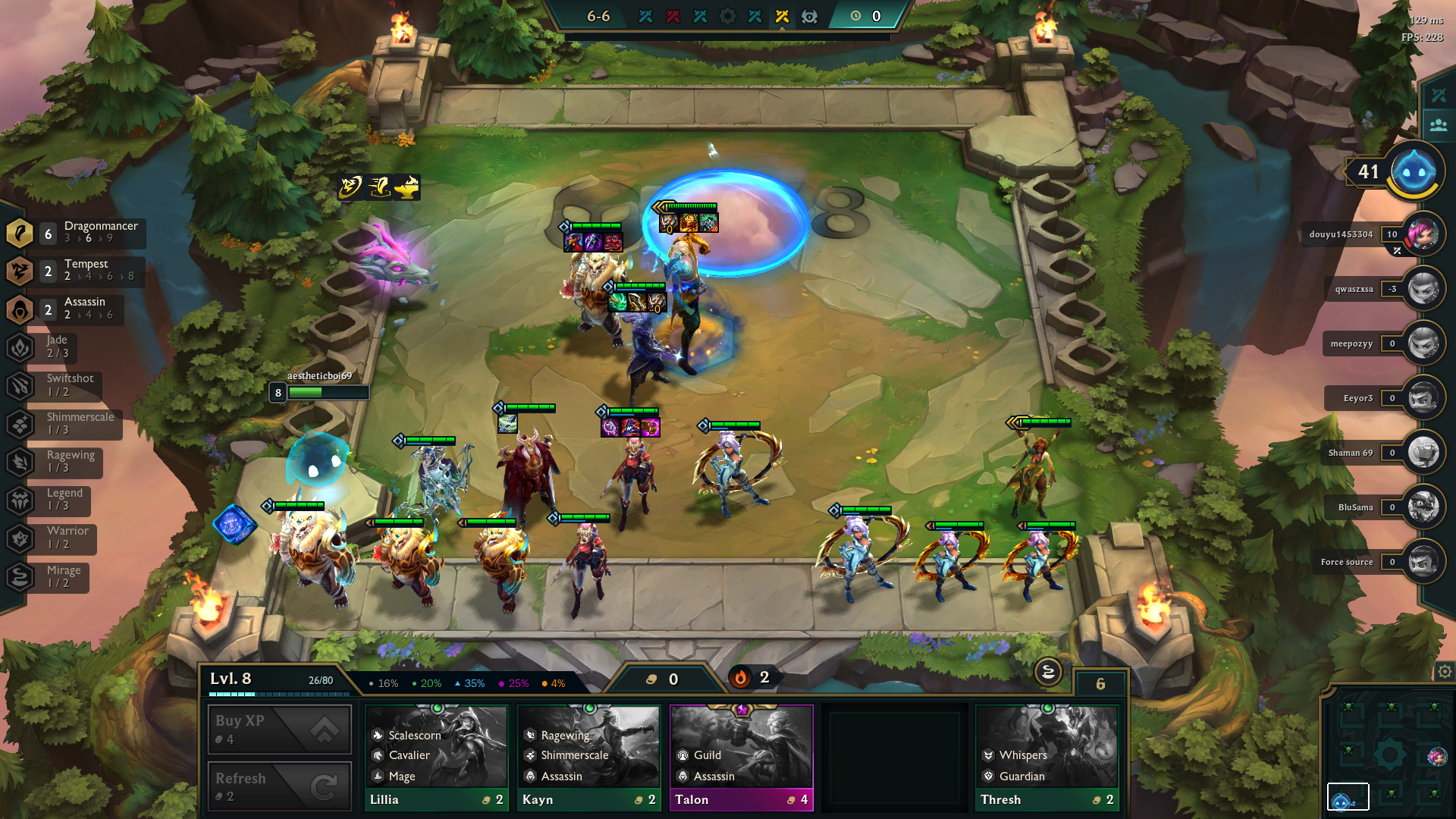View meepozyy's board from the scoreboard

1423,344
